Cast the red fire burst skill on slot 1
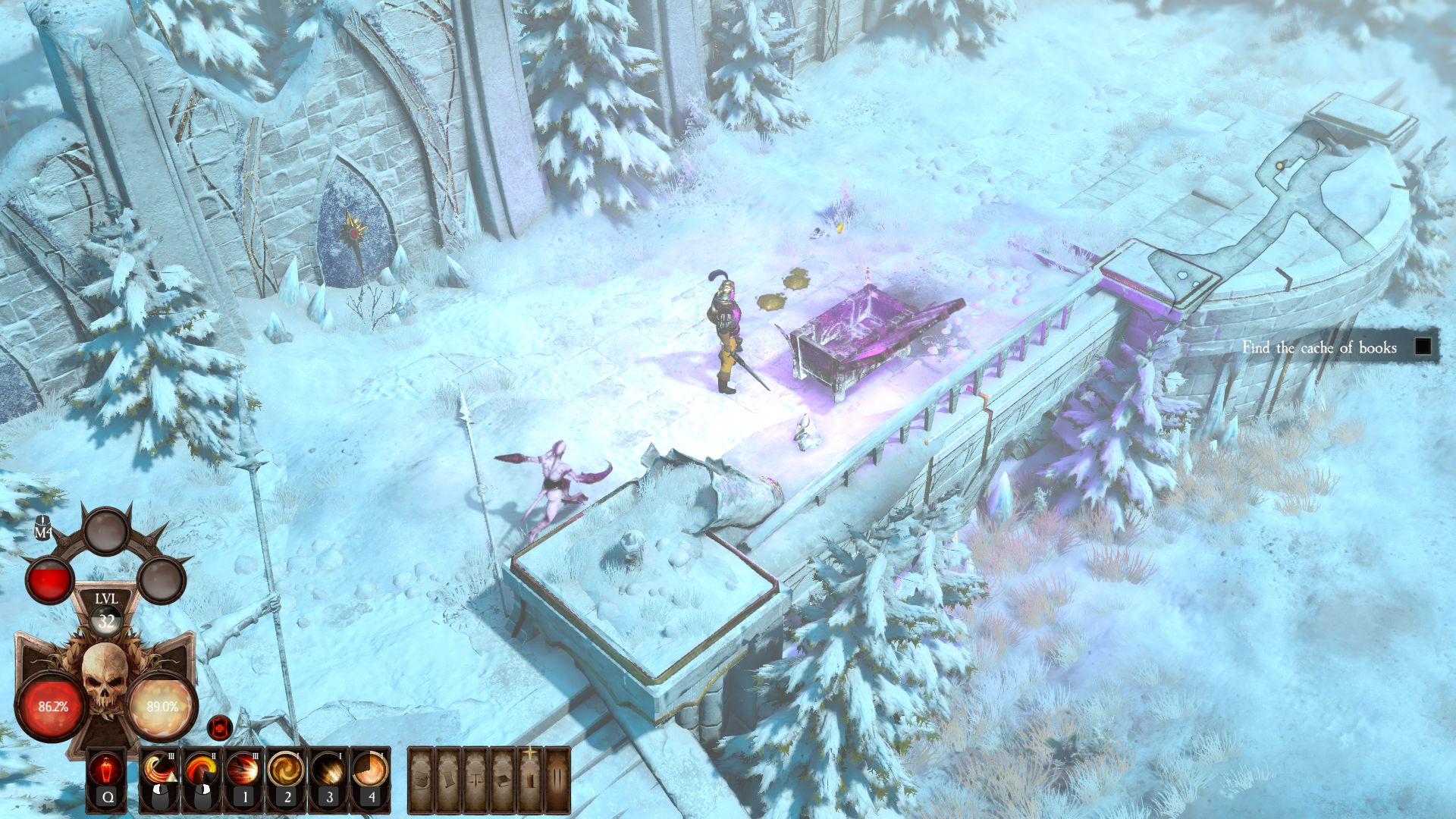1456x819 pixels. [x=243, y=770]
